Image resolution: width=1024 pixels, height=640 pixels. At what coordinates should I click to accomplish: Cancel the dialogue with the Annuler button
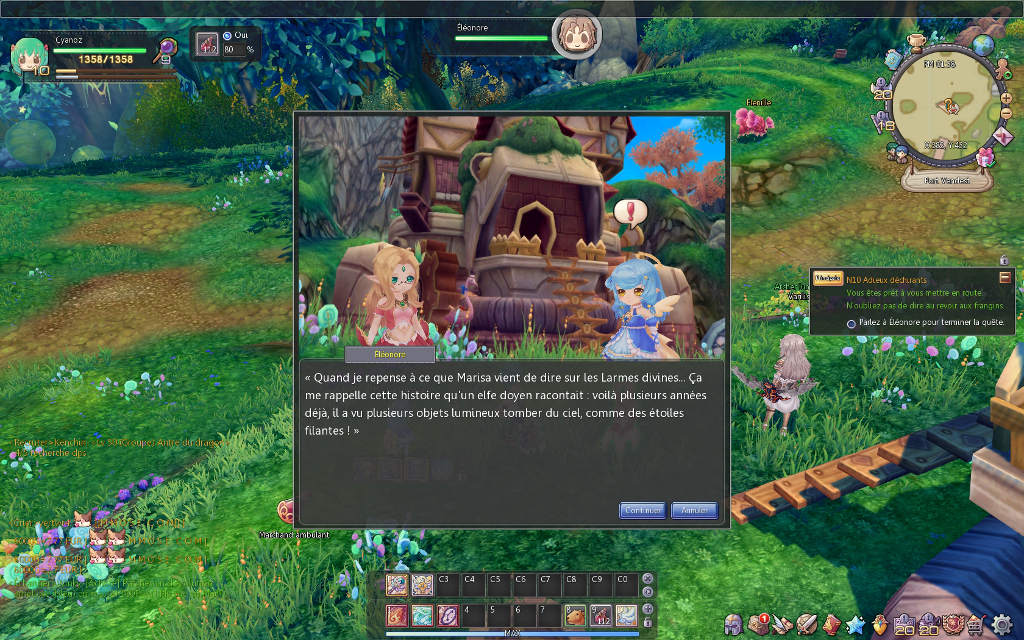click(x=694, y=510)
